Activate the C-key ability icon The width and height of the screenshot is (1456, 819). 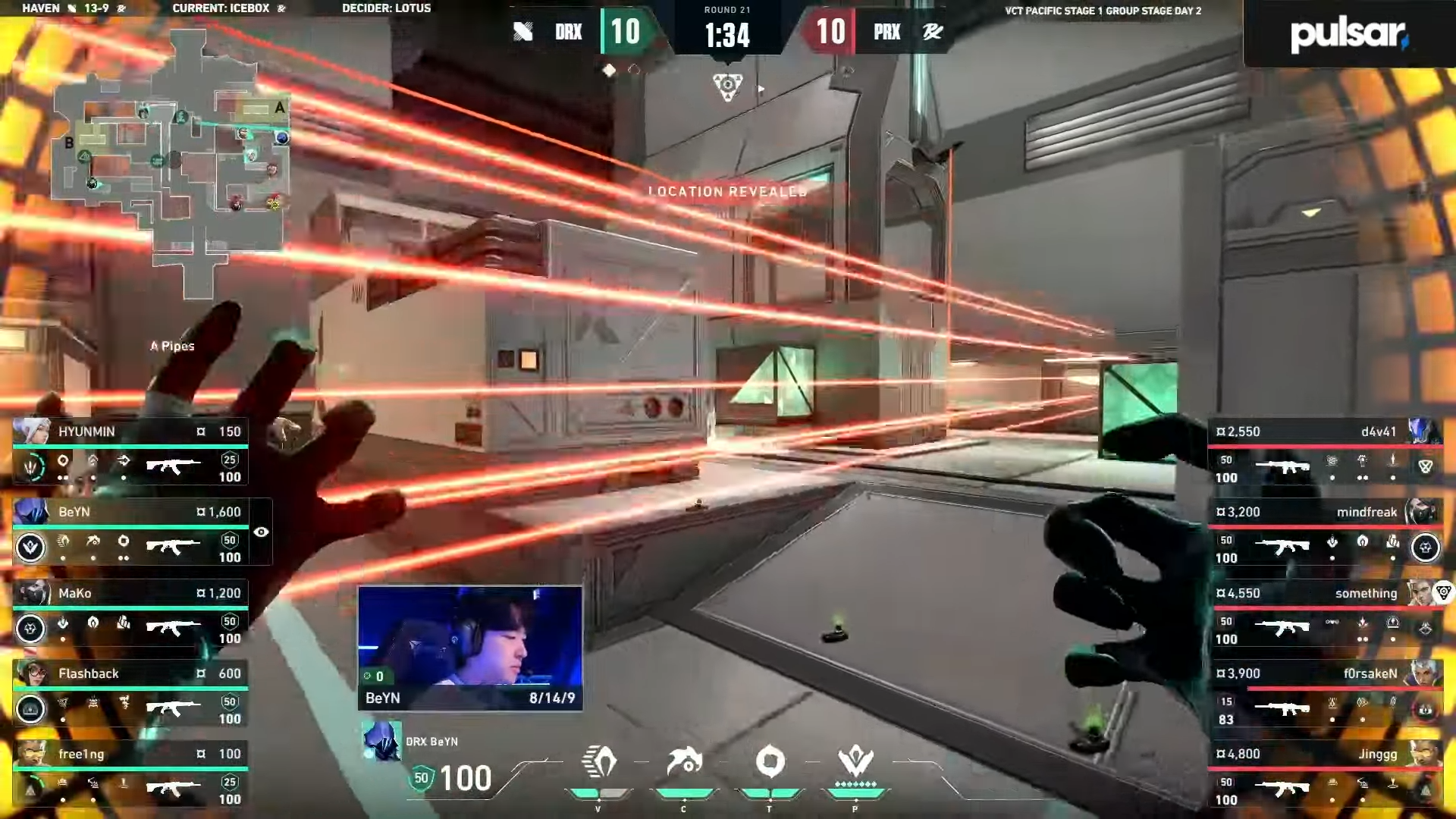pos(684,763)
